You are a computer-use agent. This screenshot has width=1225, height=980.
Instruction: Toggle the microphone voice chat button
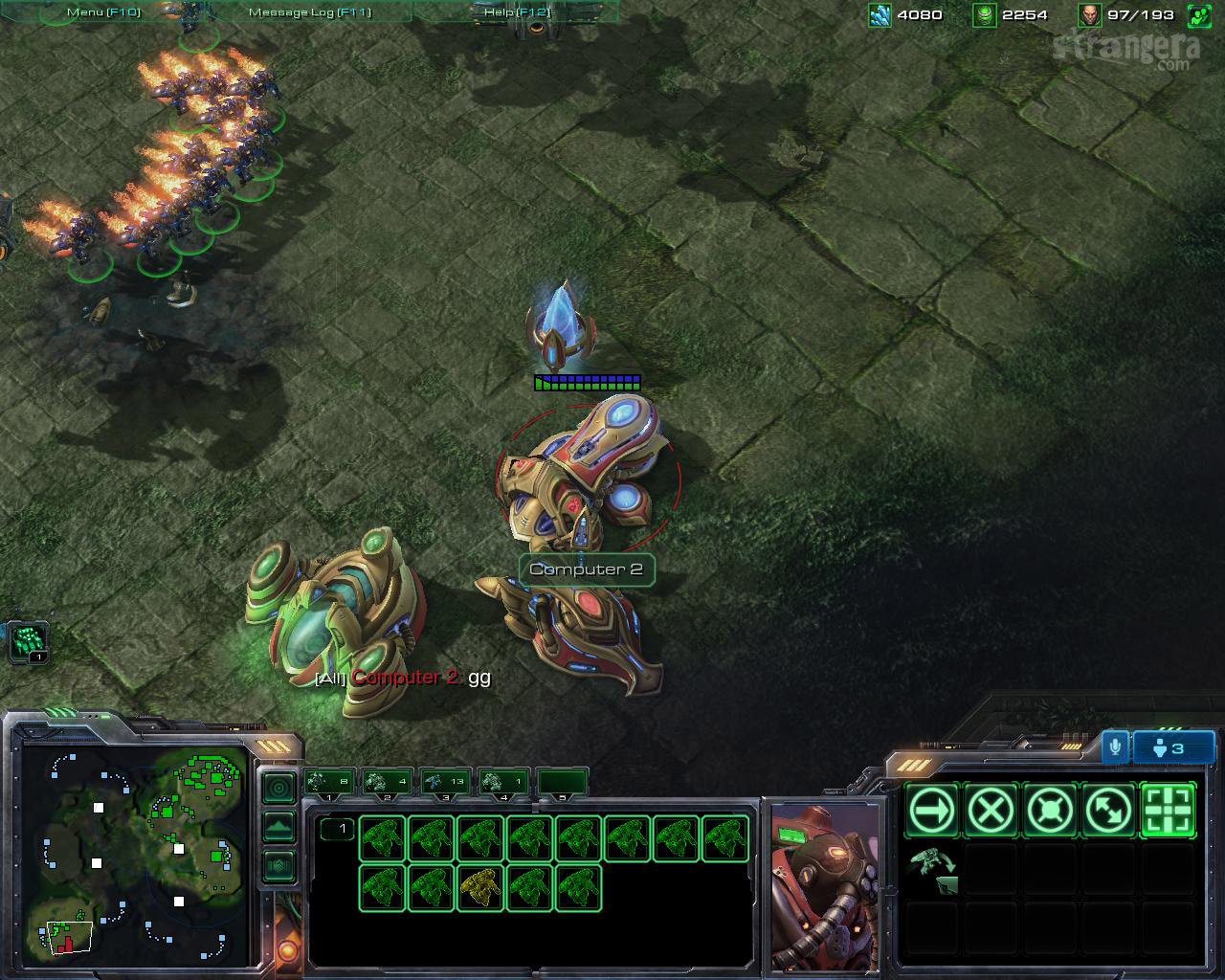1115,747
